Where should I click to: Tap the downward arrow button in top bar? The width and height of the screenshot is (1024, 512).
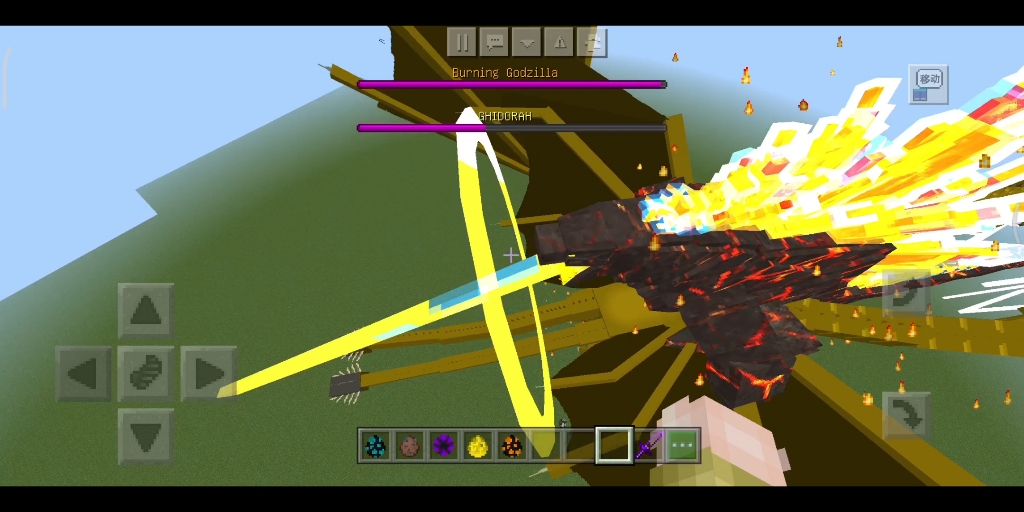tap(526, 42)
